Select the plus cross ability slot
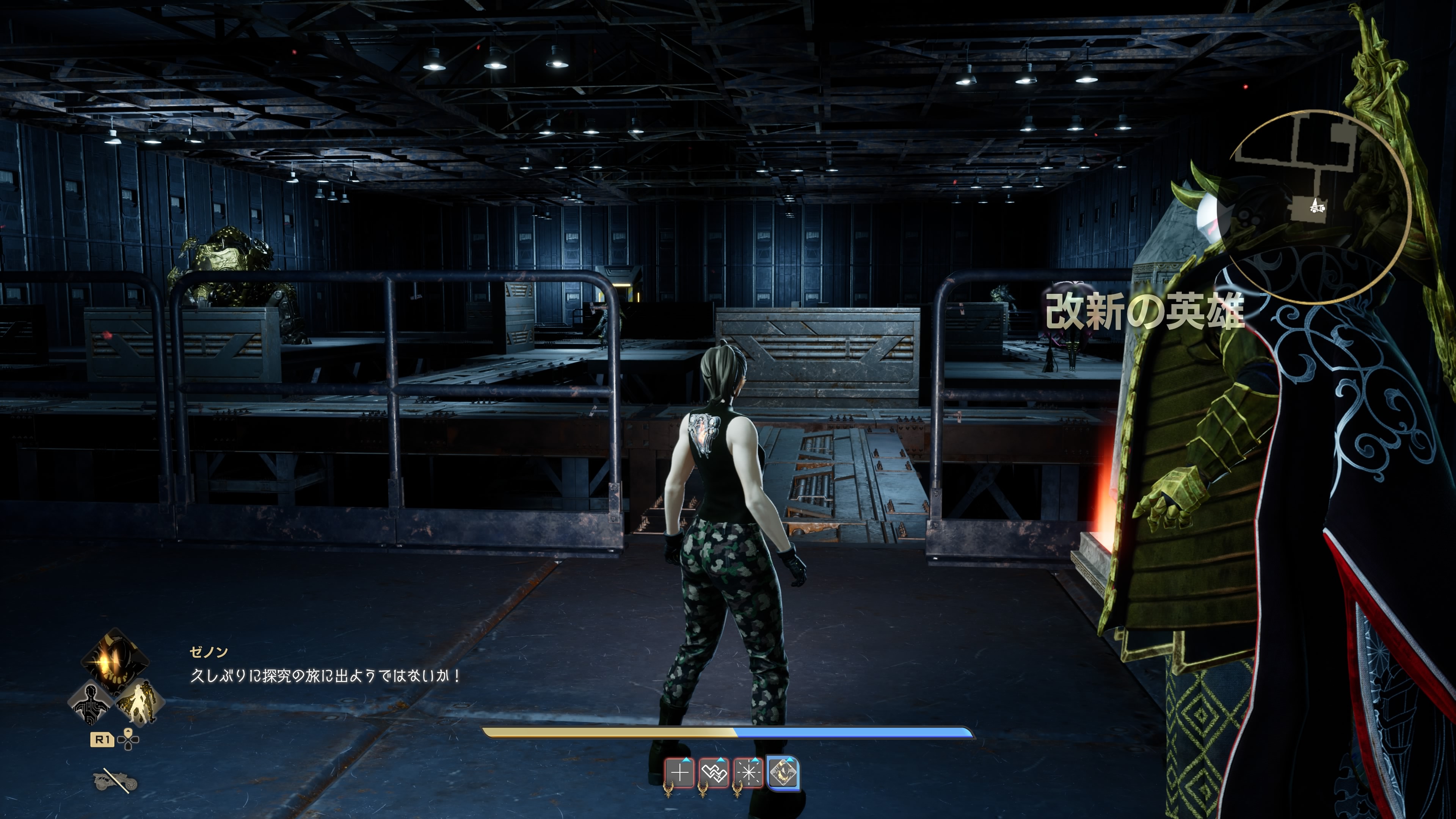This screenshot has height=819, width=1456. point(679,773)
